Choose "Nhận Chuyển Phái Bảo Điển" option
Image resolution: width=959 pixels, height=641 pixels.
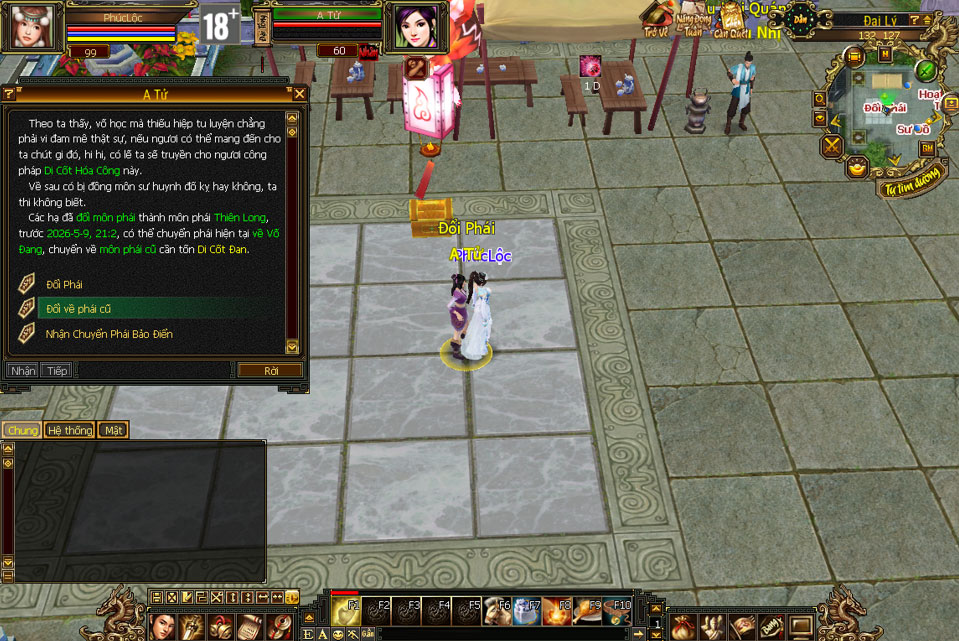pyautogui.click(x=109, y=334)
